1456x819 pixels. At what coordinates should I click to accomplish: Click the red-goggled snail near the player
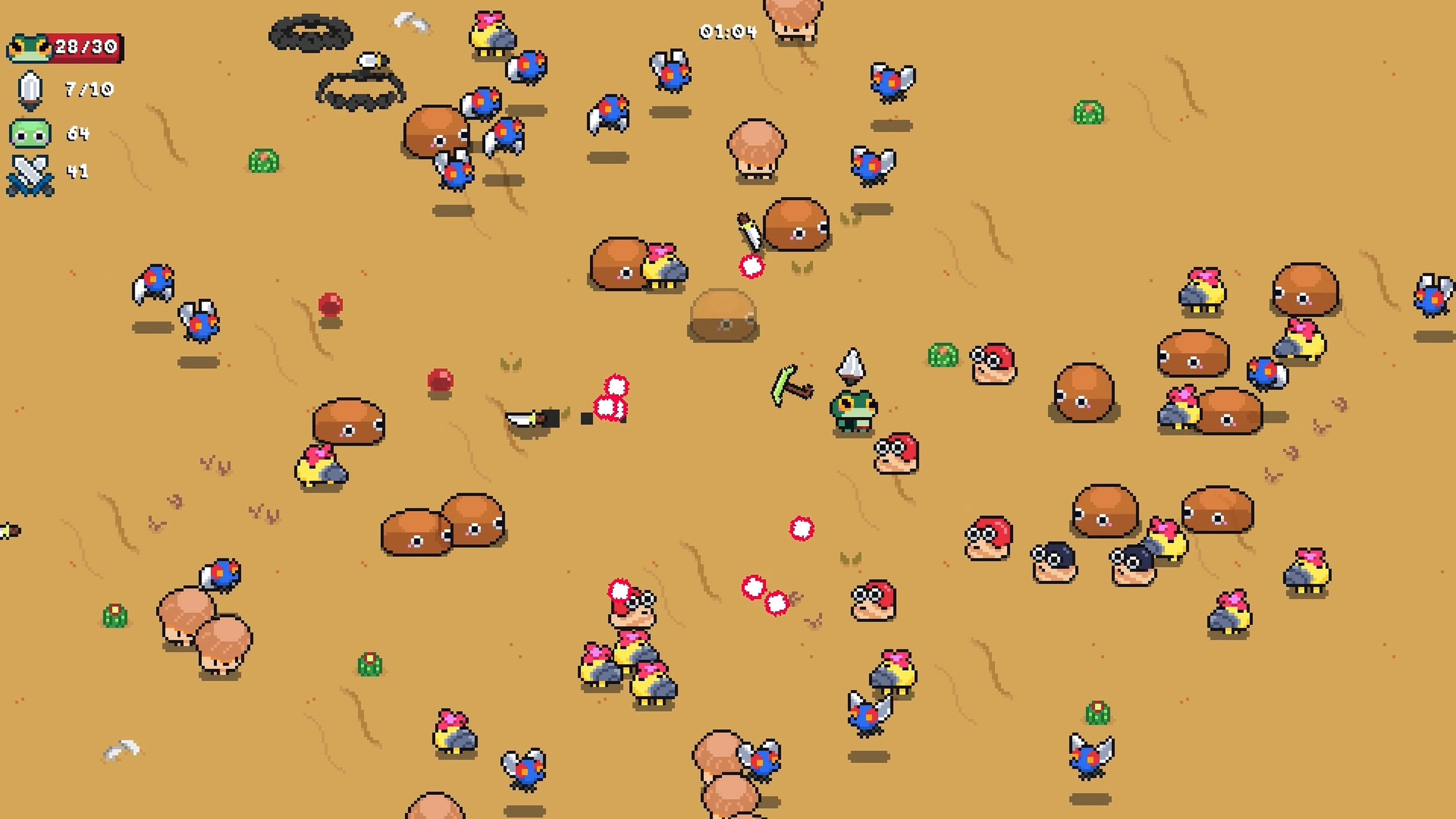click(x=896, y=452)
